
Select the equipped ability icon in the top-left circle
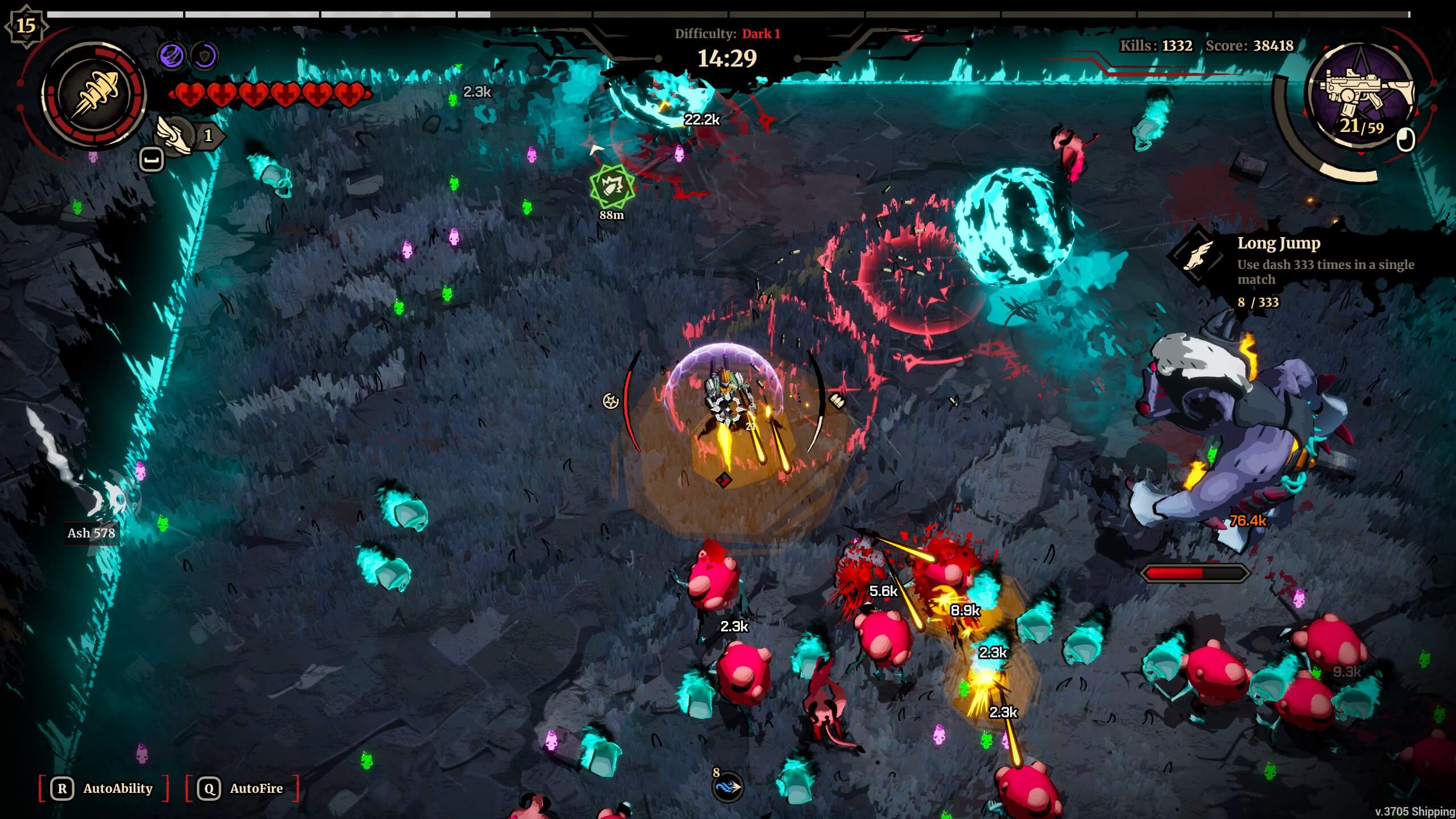(x=96, y=91)
